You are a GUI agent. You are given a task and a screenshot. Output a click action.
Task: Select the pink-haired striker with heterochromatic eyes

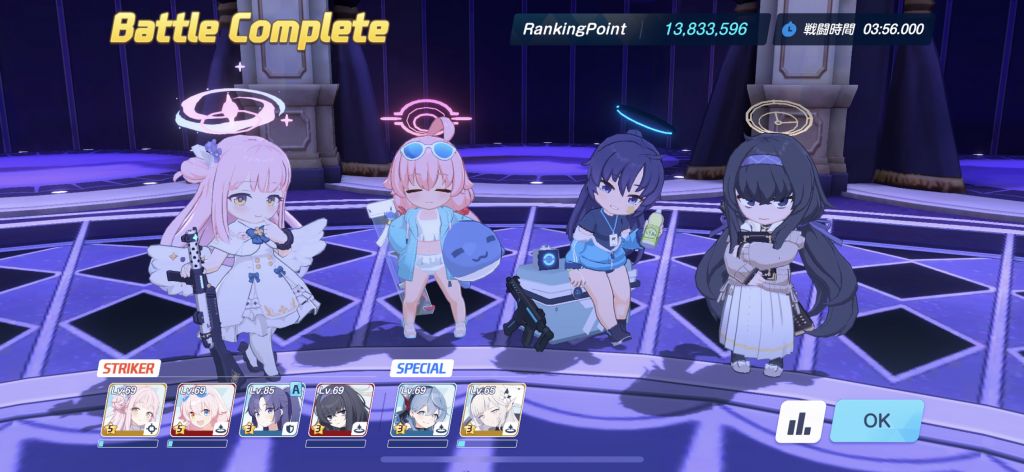pyautogui.click(x=204, y=410)
